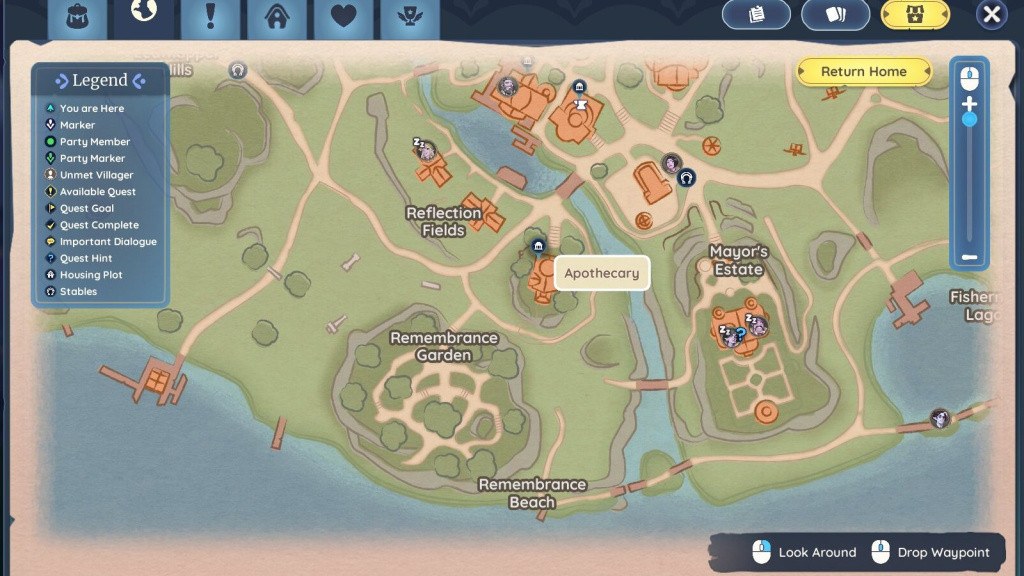Select the Apothecary map label
The image size is (1024, 576).
pos(602,273)
